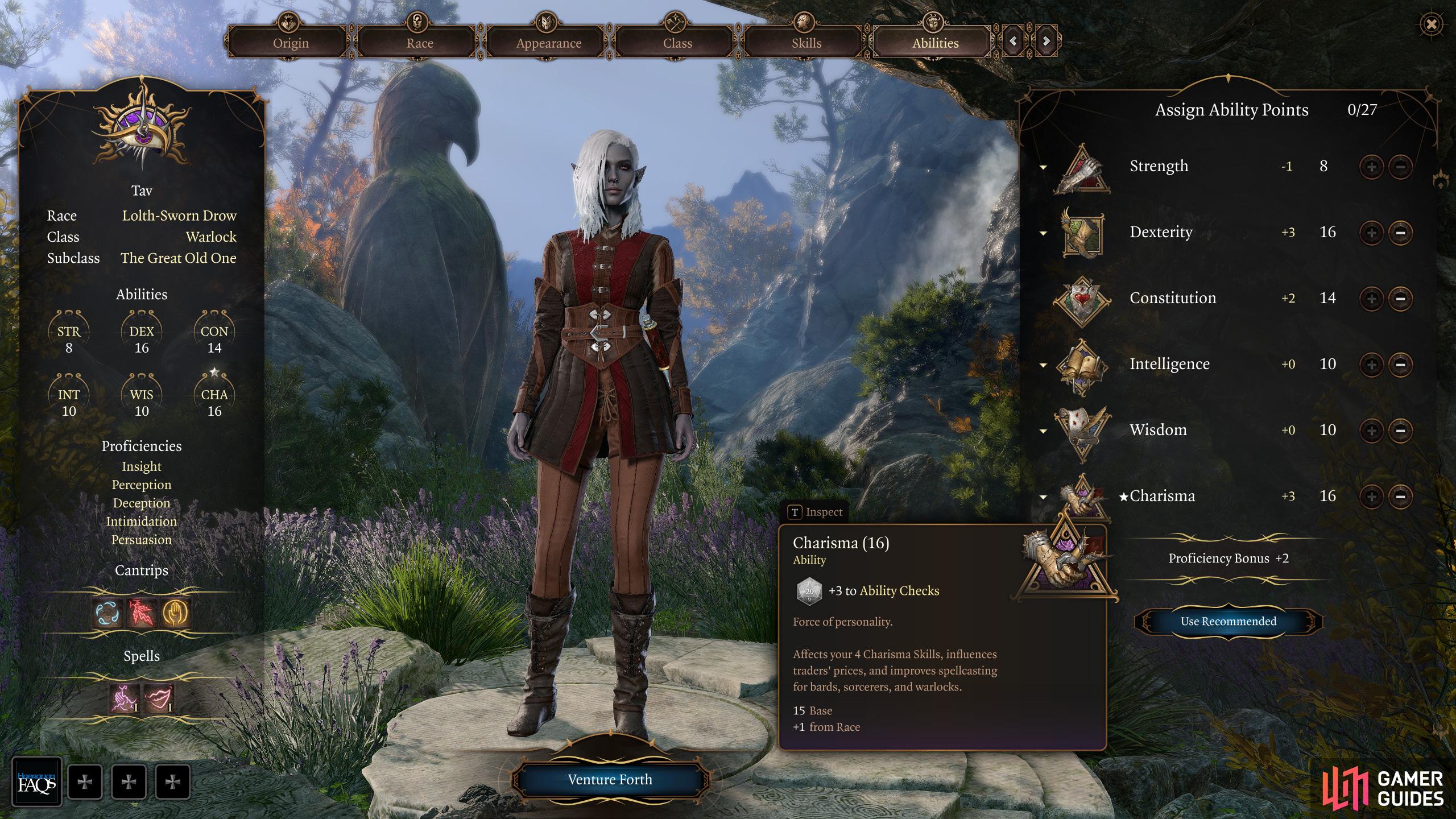Image resolution: width=1456 pixels, height=819 pixels.
Task: Close the character creation screen
Action: tap(1431, 24)
